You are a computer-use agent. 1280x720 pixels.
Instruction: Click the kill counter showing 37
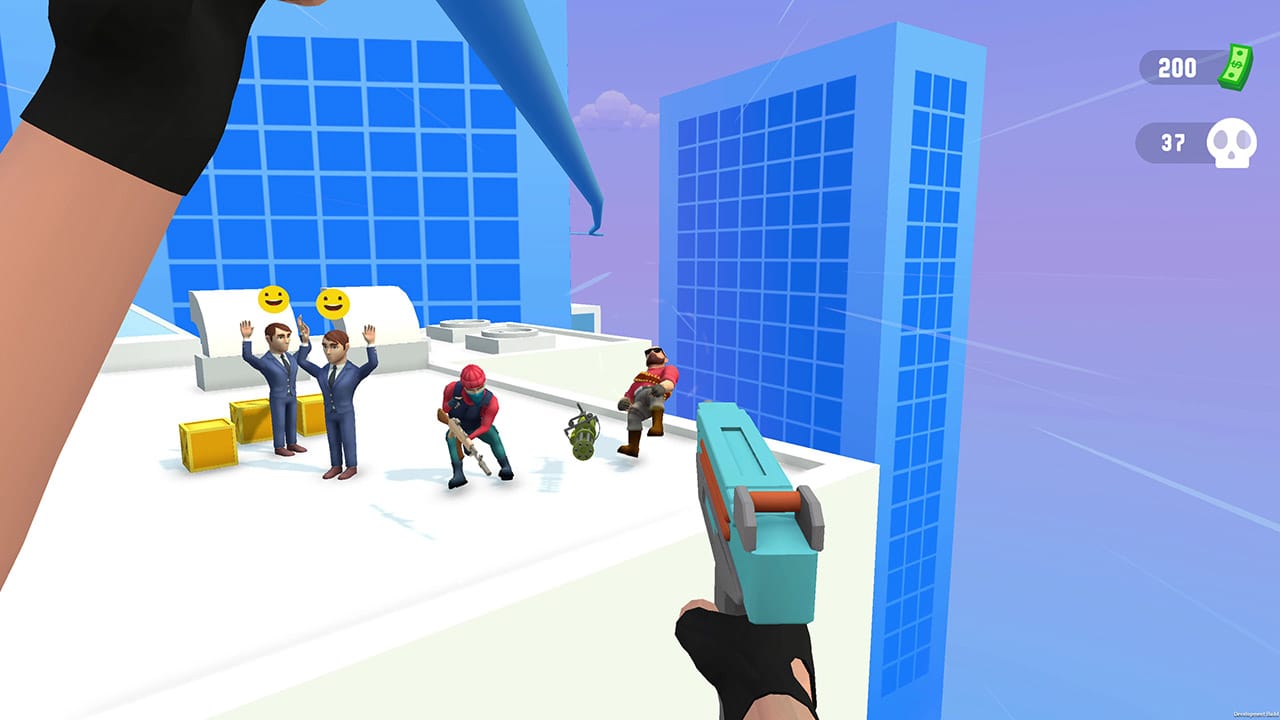(1175, 142)
